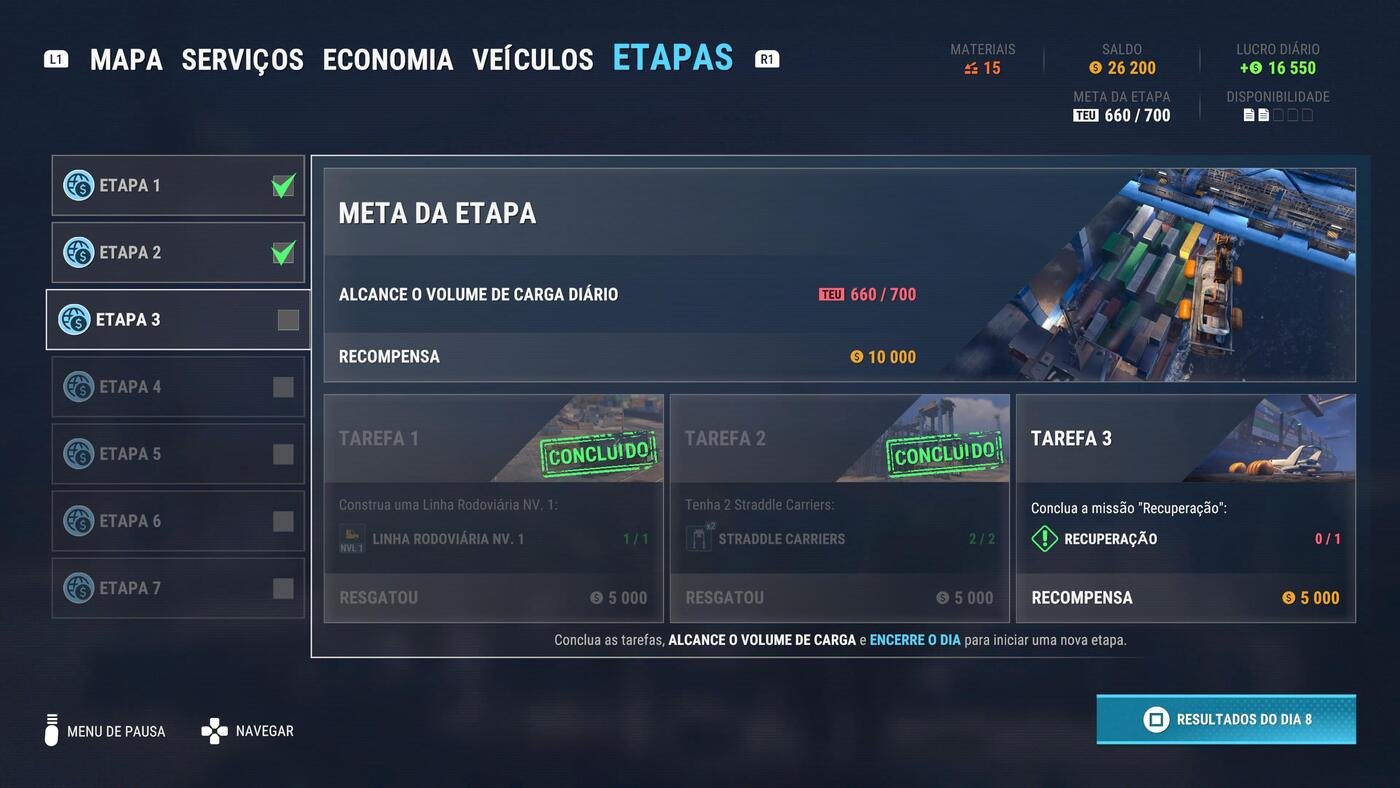Open Tarefa 3 Recuperação mission card
Screen dimensions: 1400x788
pyautogui.click(x=1185, y=508)
